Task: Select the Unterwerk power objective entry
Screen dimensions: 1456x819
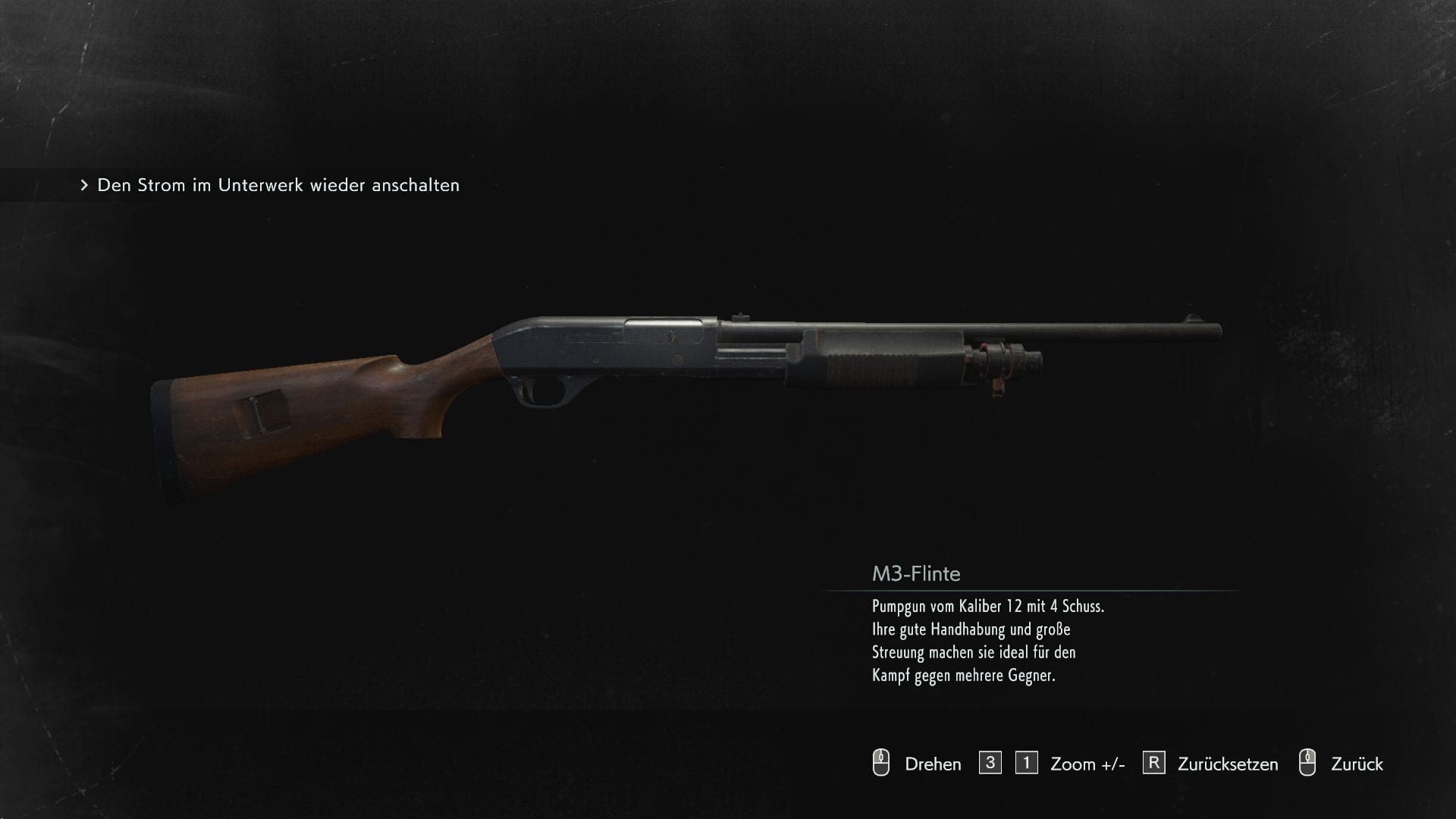Action: tap(278, 185)
